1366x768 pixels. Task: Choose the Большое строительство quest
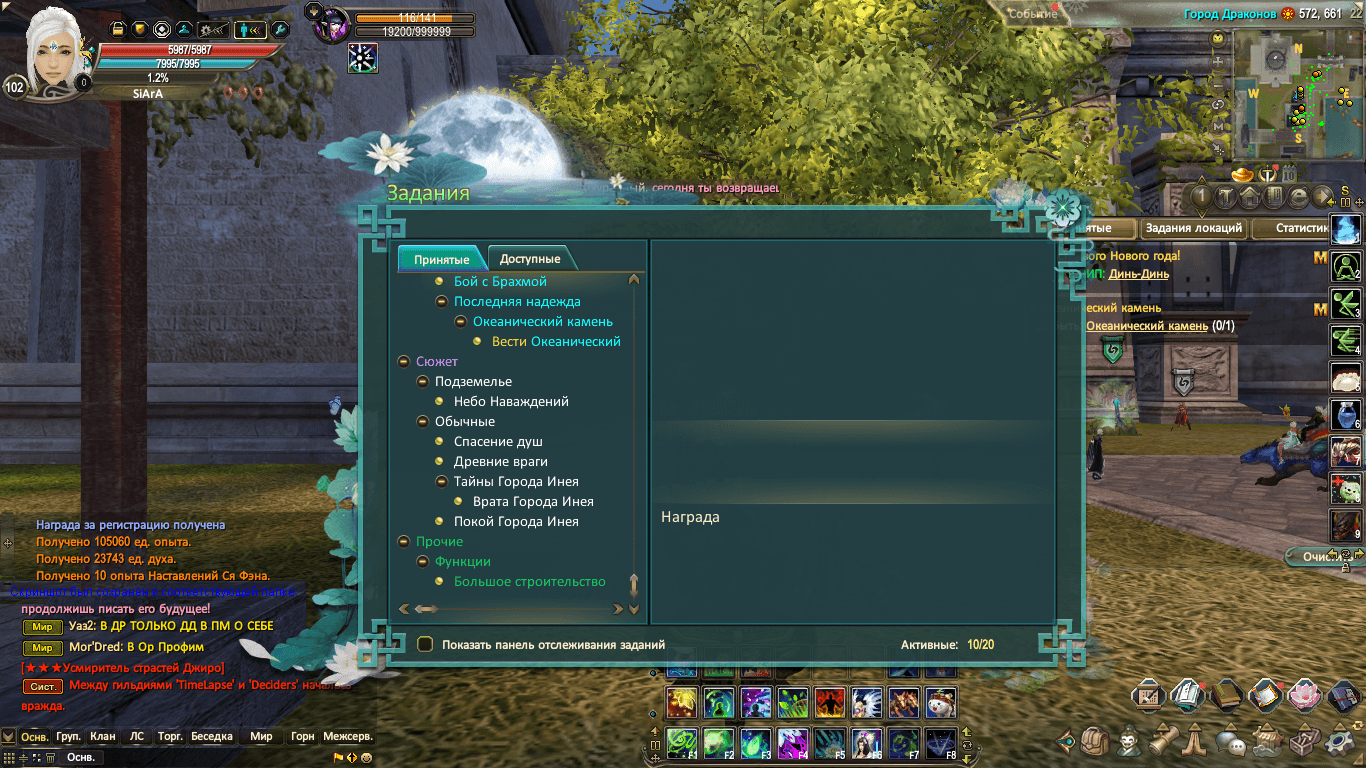pyautogui.click(x=530, y=581)
